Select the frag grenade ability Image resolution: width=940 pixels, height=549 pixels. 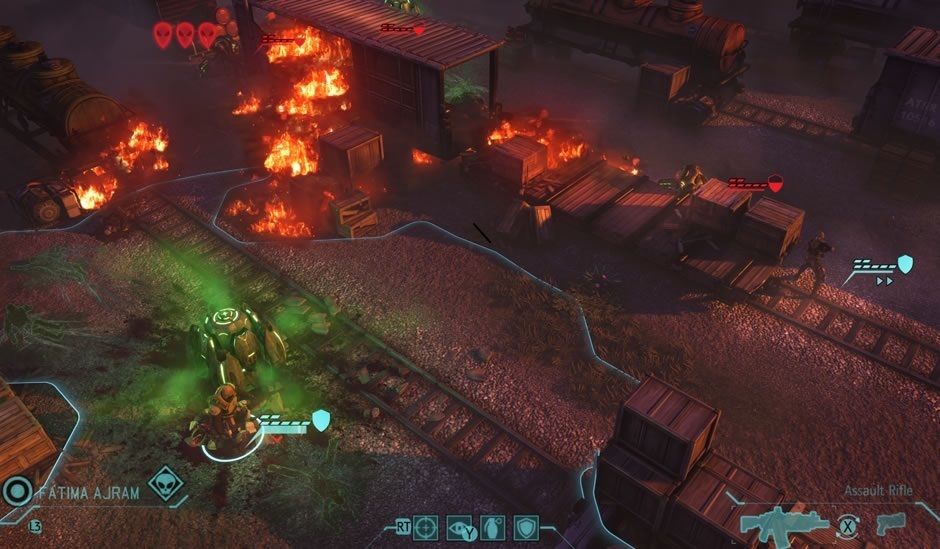(x=493, y=527)
